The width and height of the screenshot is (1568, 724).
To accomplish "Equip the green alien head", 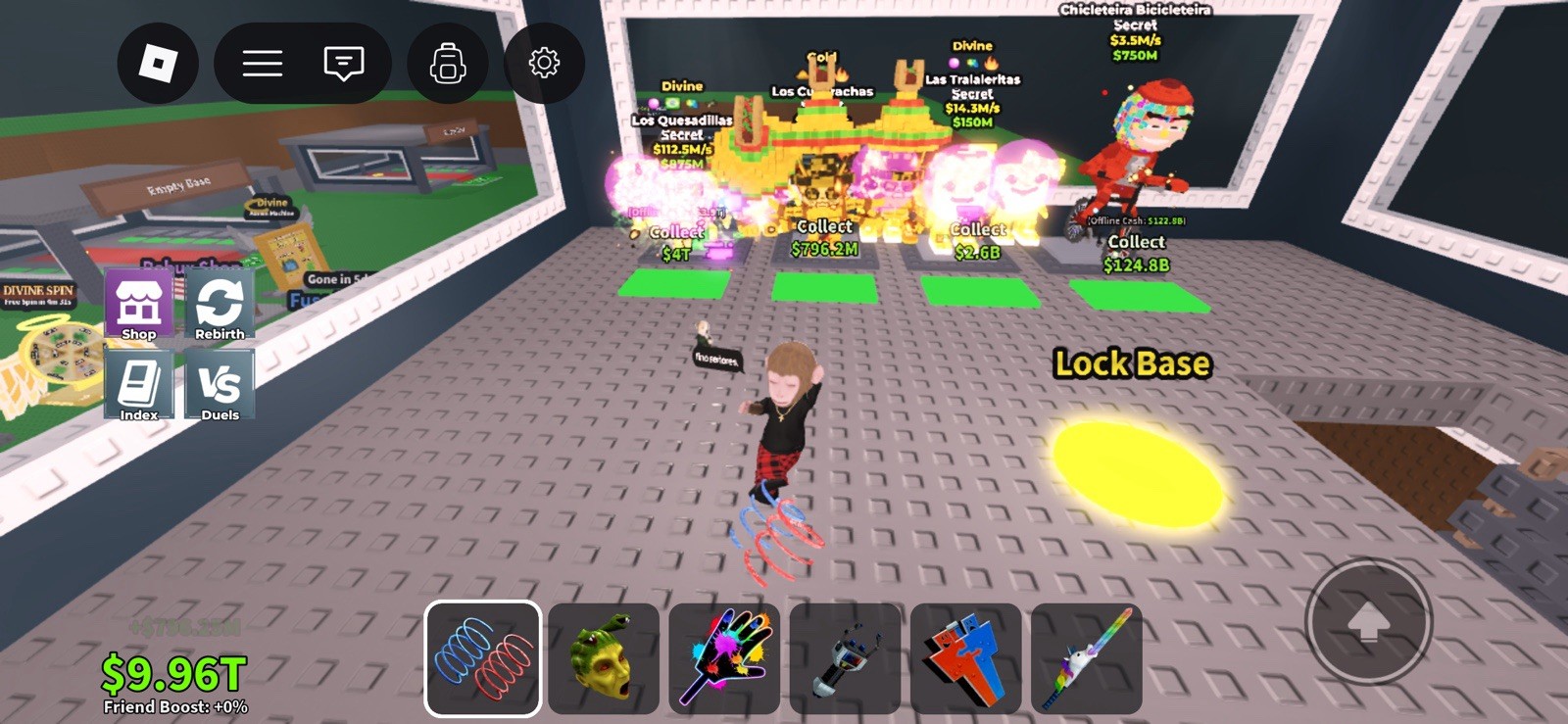I will point(605,658).
